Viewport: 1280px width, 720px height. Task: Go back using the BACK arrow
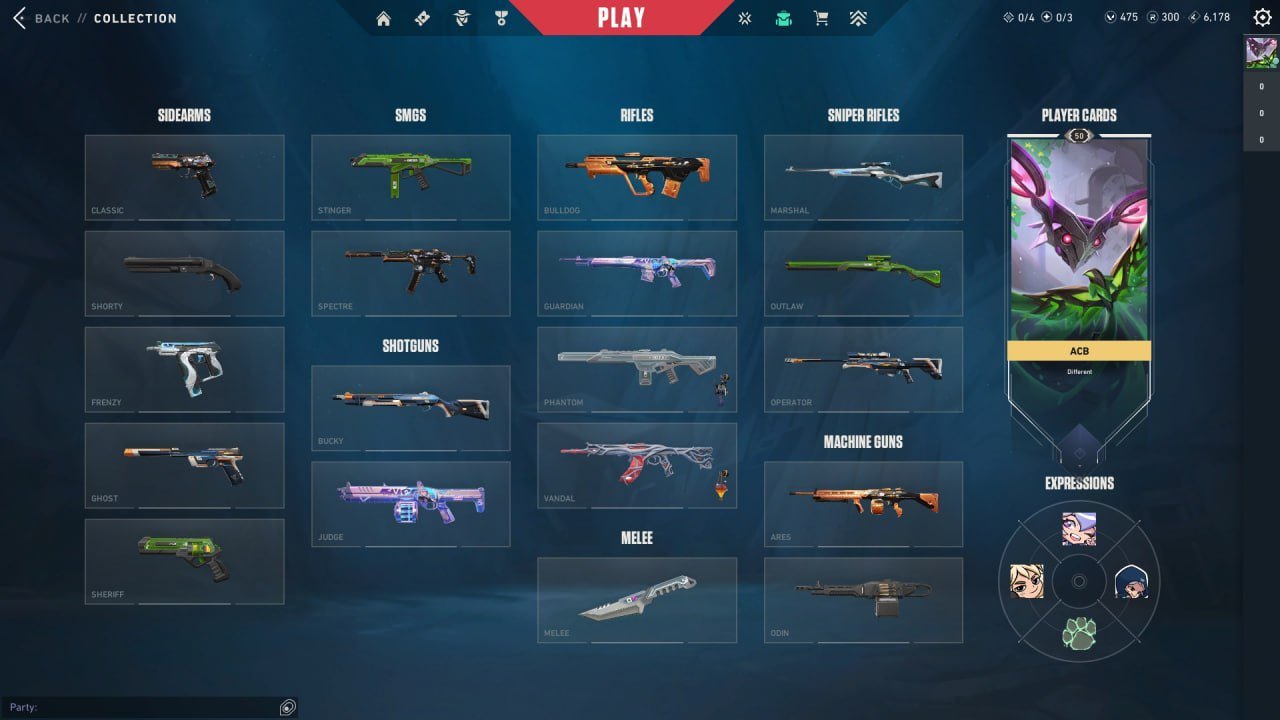pos(18,17)
